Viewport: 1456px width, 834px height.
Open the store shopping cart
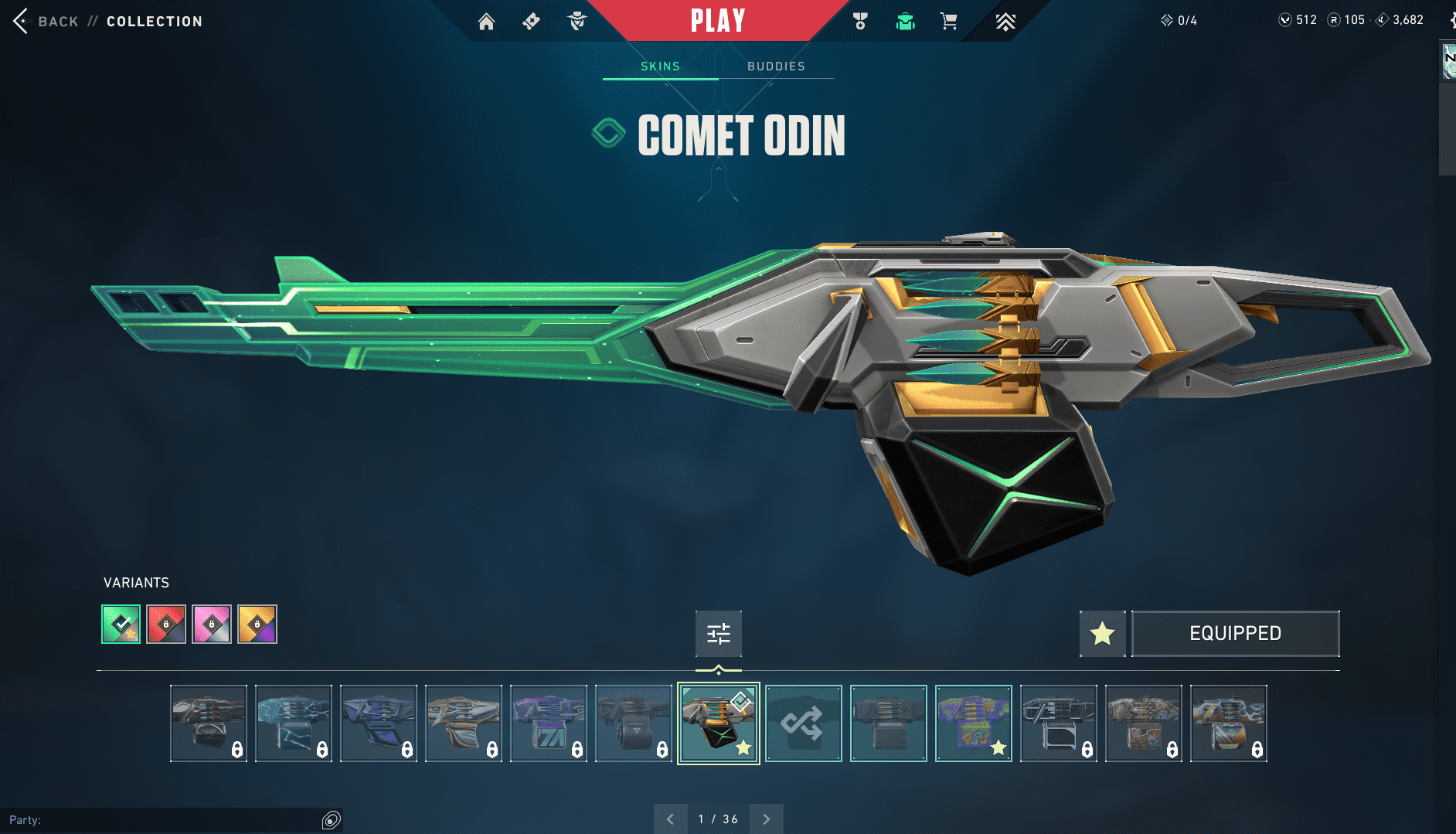click(x=949, y=22)
